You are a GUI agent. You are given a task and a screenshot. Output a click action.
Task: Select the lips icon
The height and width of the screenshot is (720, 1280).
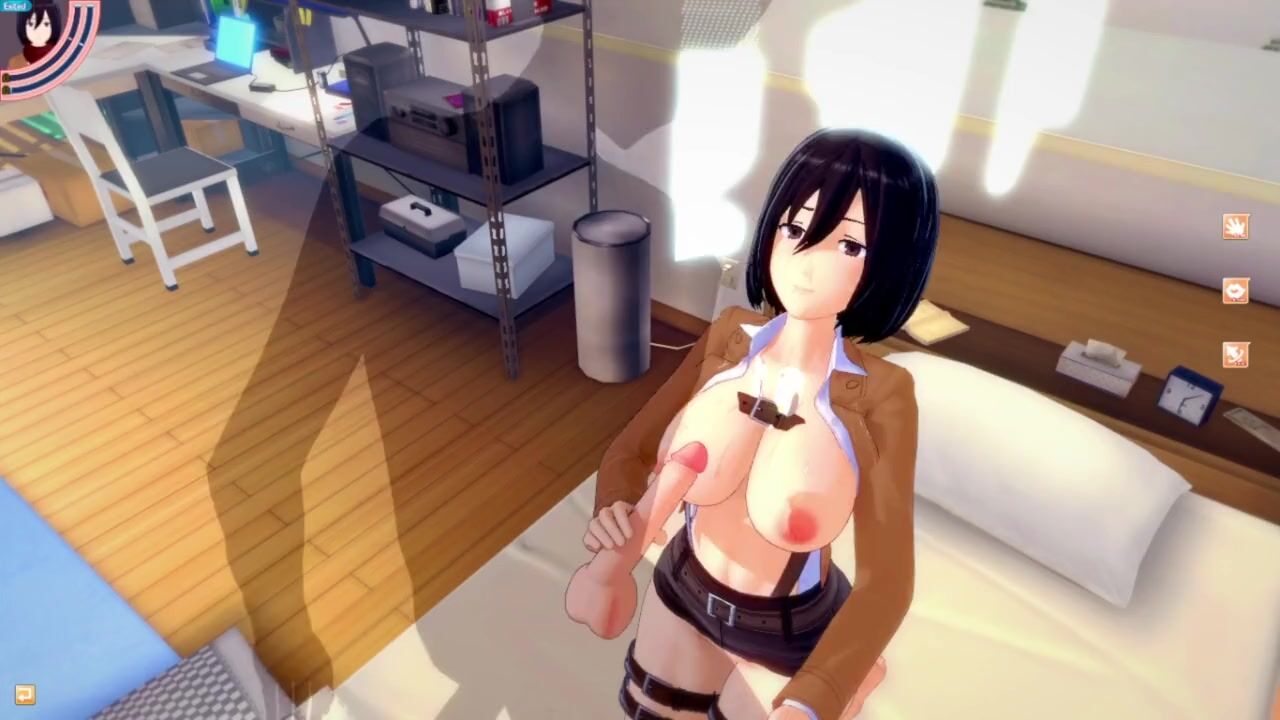coord(1235,290)
